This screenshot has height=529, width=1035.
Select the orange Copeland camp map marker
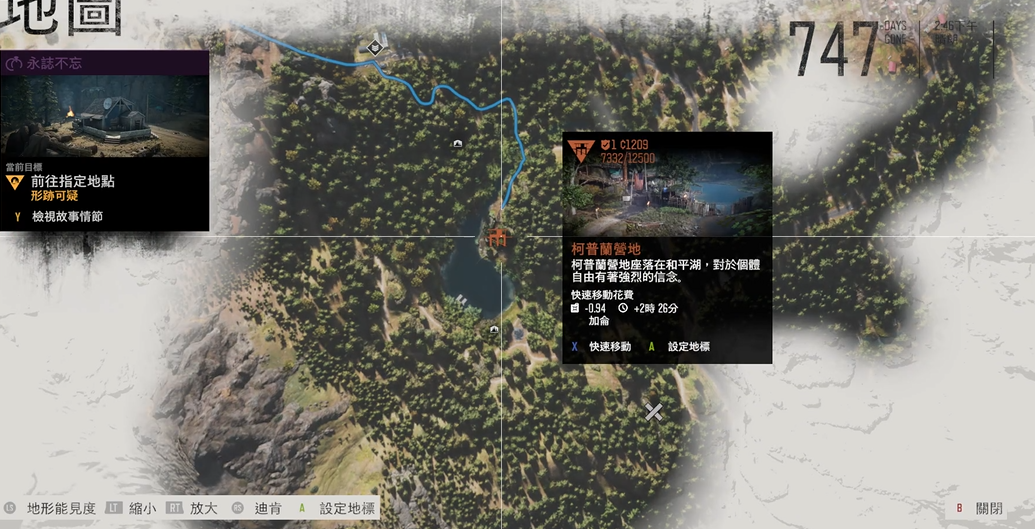point(497,237)
